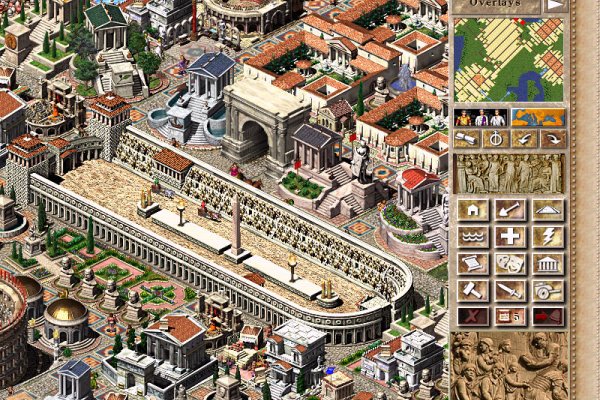This screenshot has height=400, width=600.
Task: Collapse the sidebar with the arrow button
Action: tap(555, 6)
